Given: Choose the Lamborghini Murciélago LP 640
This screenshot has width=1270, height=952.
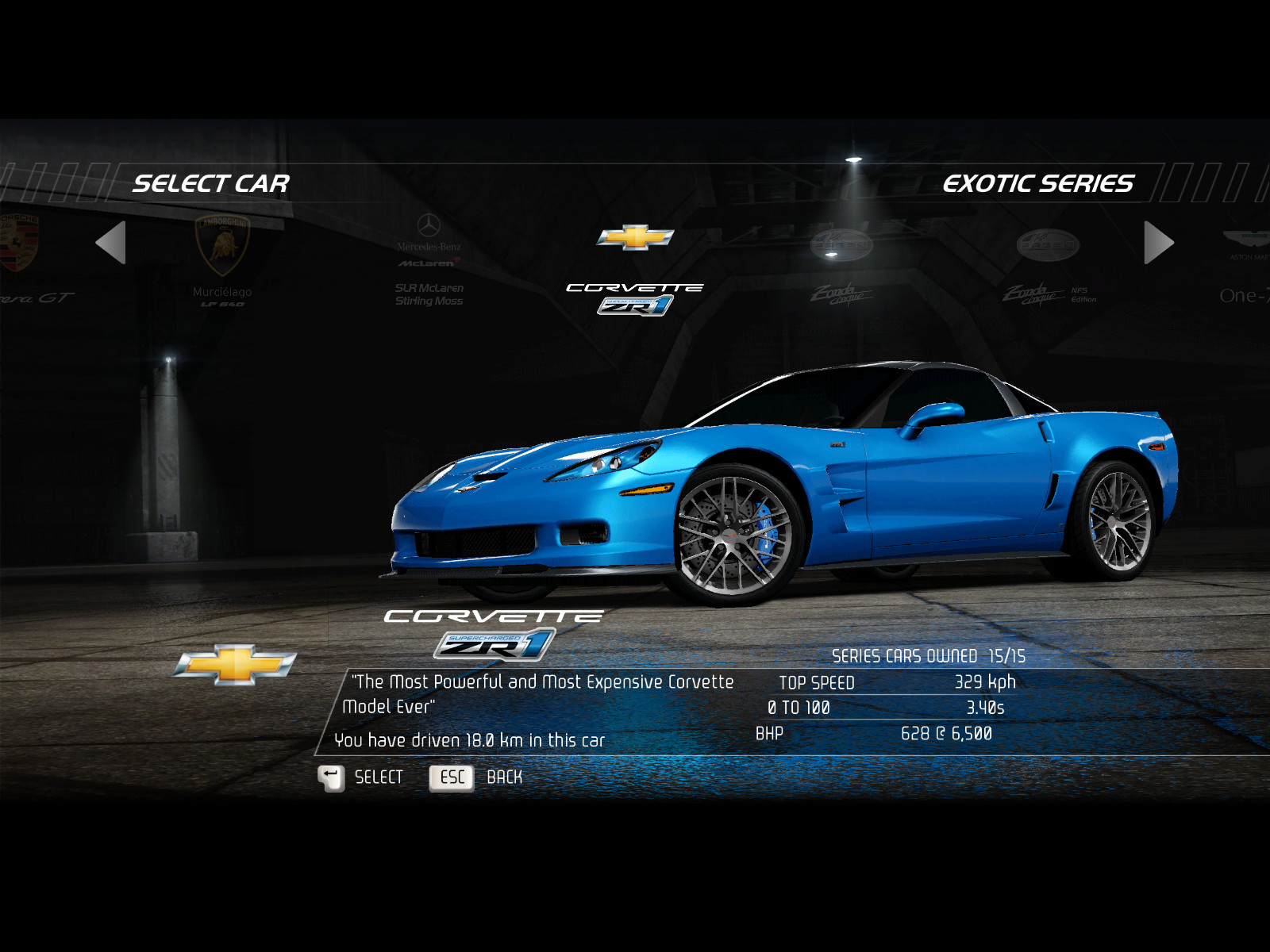Looking at the screenshot, I should pos(222,258).
